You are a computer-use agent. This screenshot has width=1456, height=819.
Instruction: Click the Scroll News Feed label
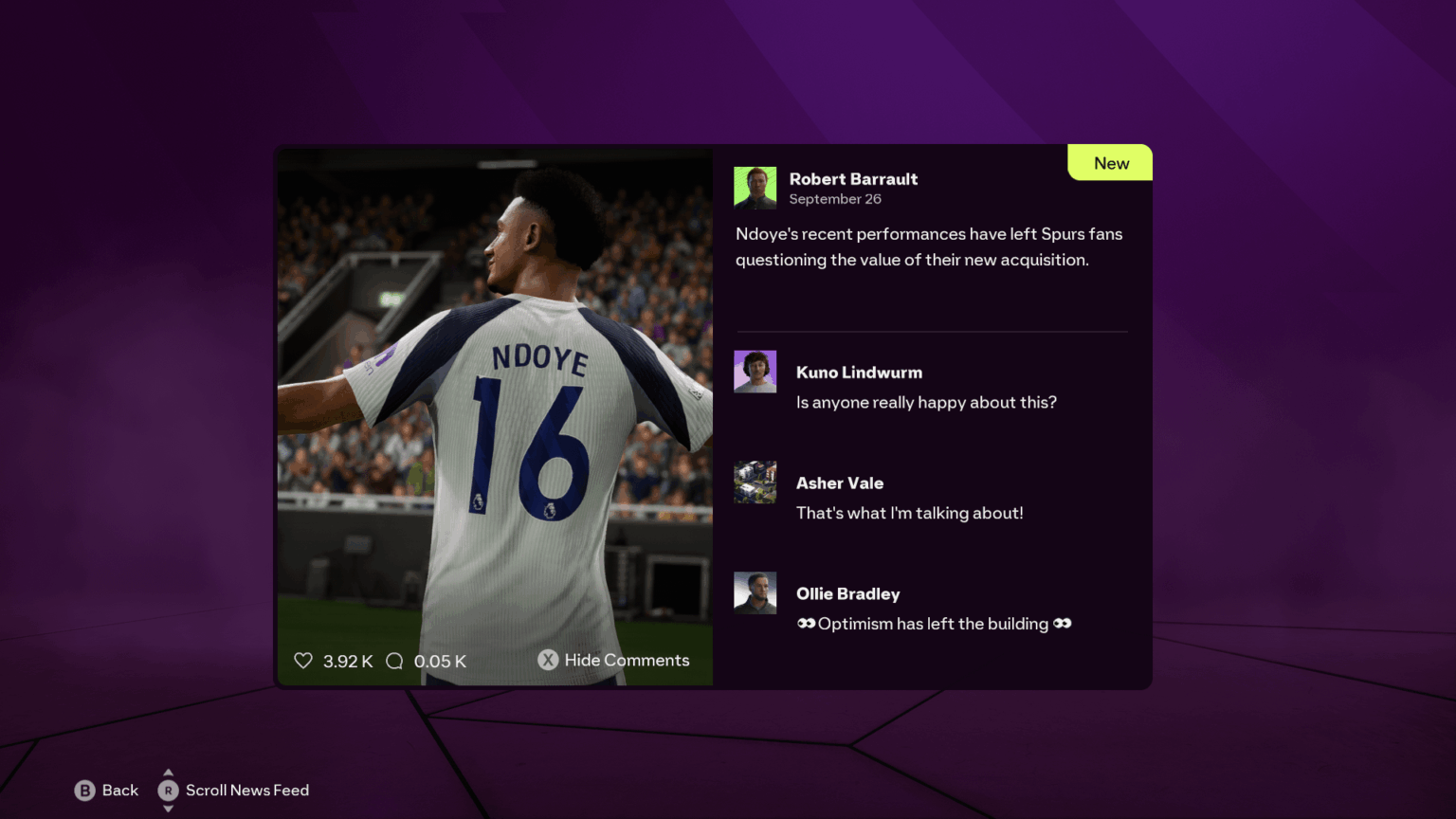coord(246,790)
